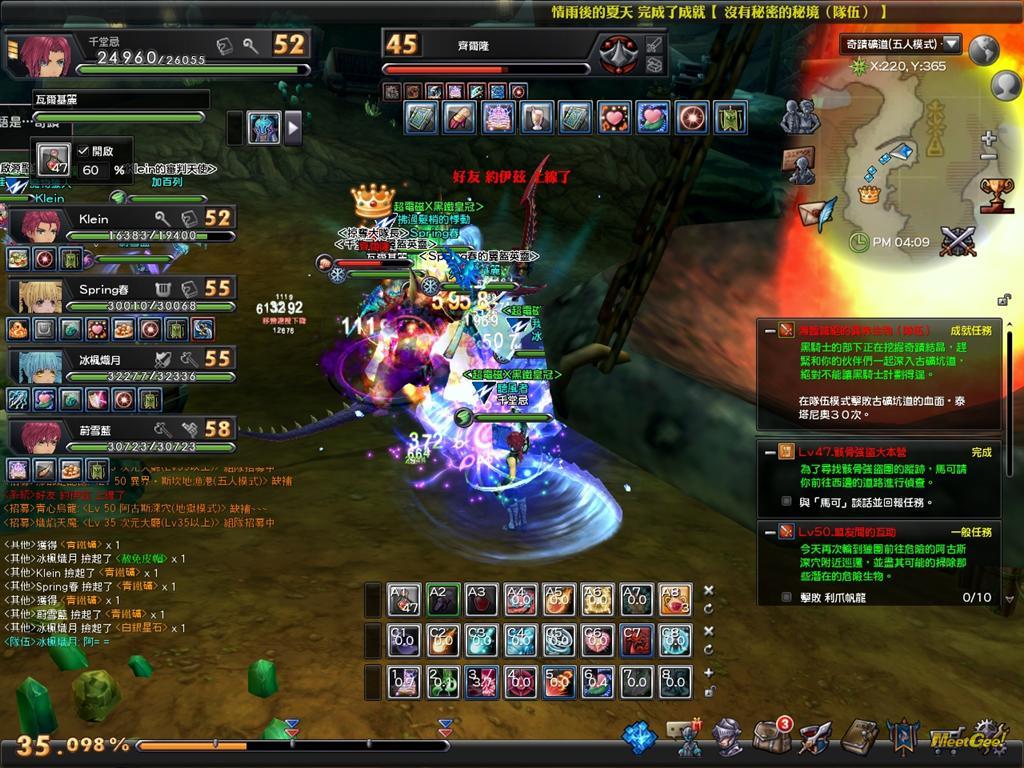Viewport: 1024px width, 768px height.
Task: Open the backpack inventory with notification badge
Action: point(771,737)
